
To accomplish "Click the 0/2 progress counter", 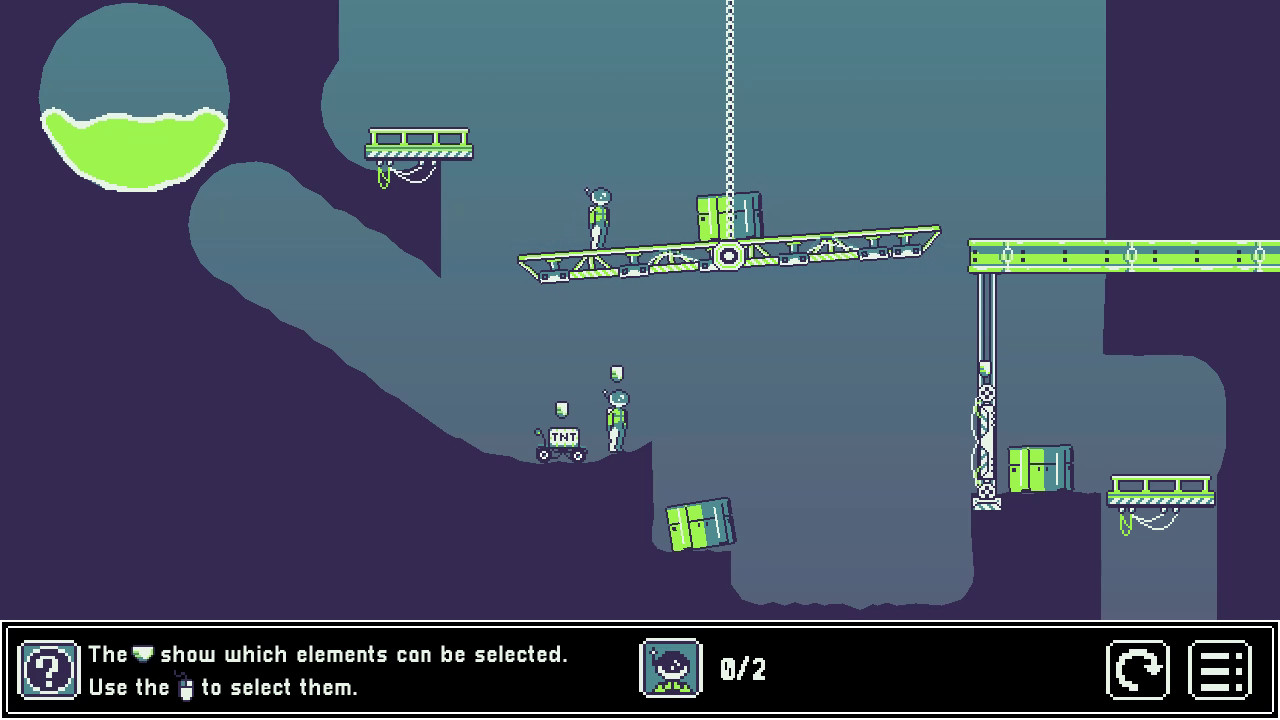I will [742, 670].
